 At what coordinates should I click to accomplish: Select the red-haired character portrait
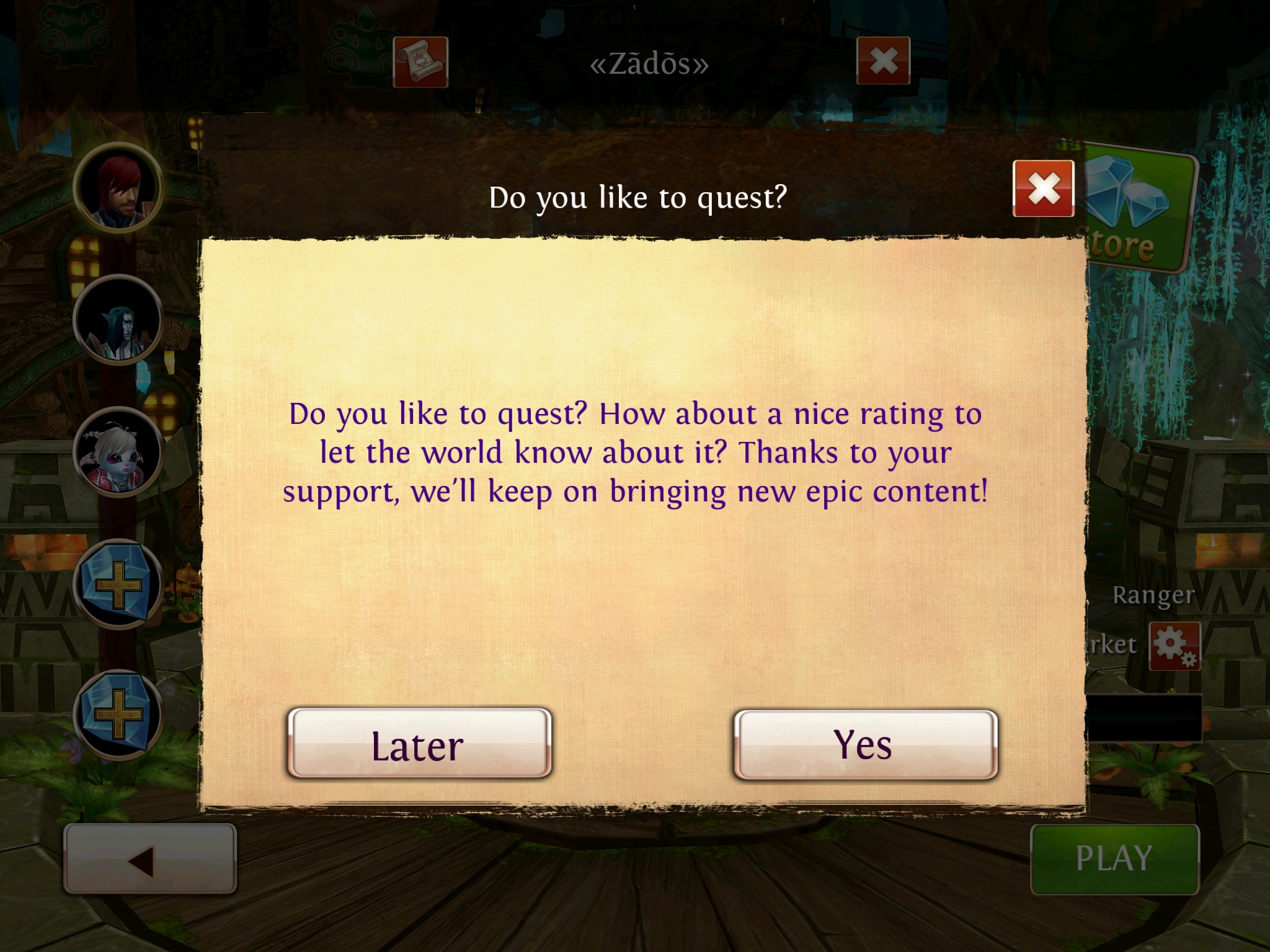118,187
